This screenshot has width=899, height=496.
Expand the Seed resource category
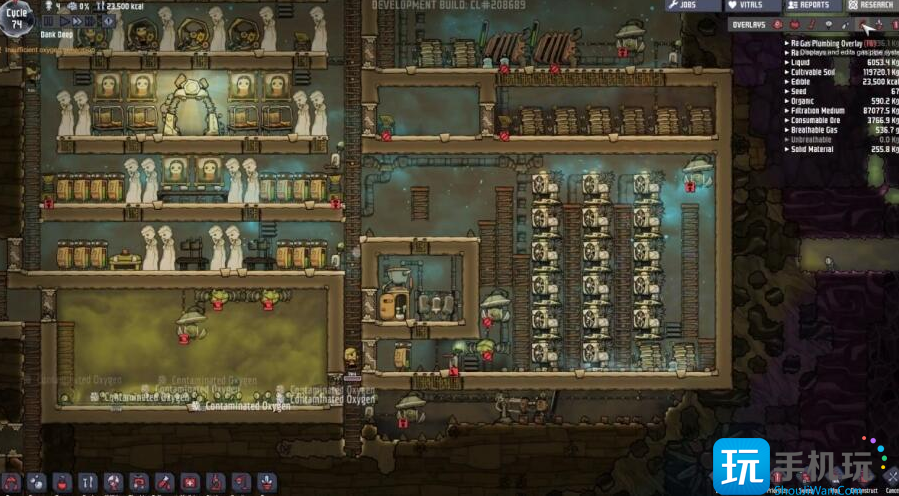coord(799,92)
